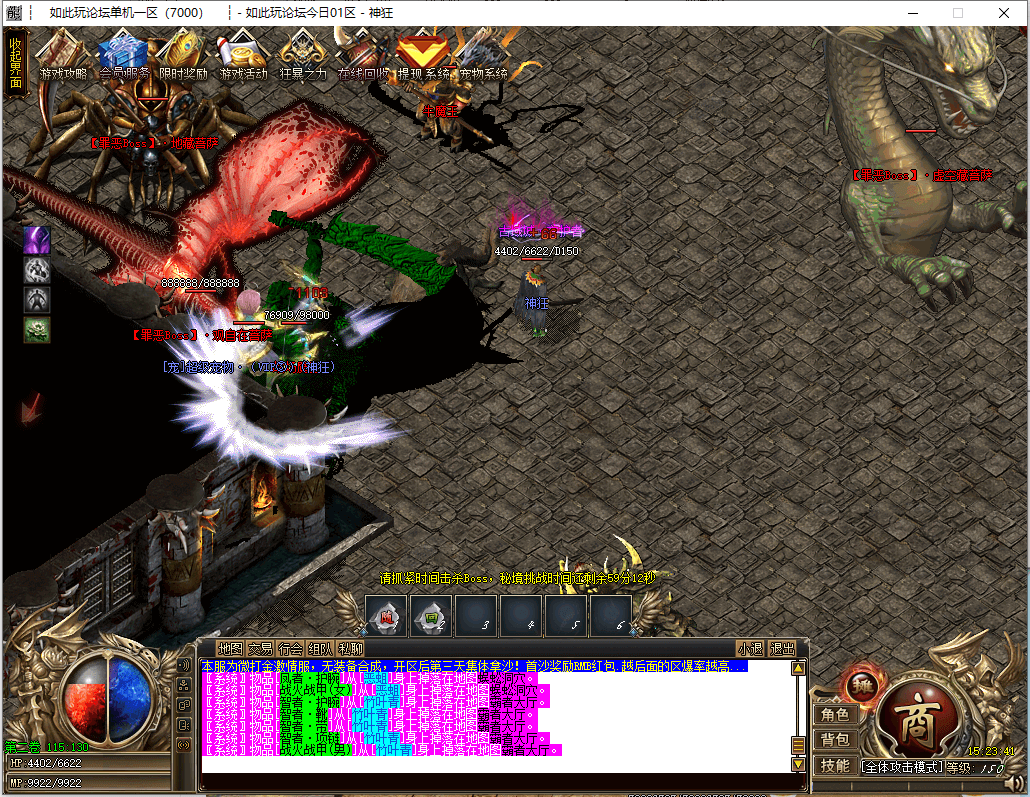Open the 宠物系统 pet system
This screenshot has height=797, width=1030.
(x=482, y=55)
